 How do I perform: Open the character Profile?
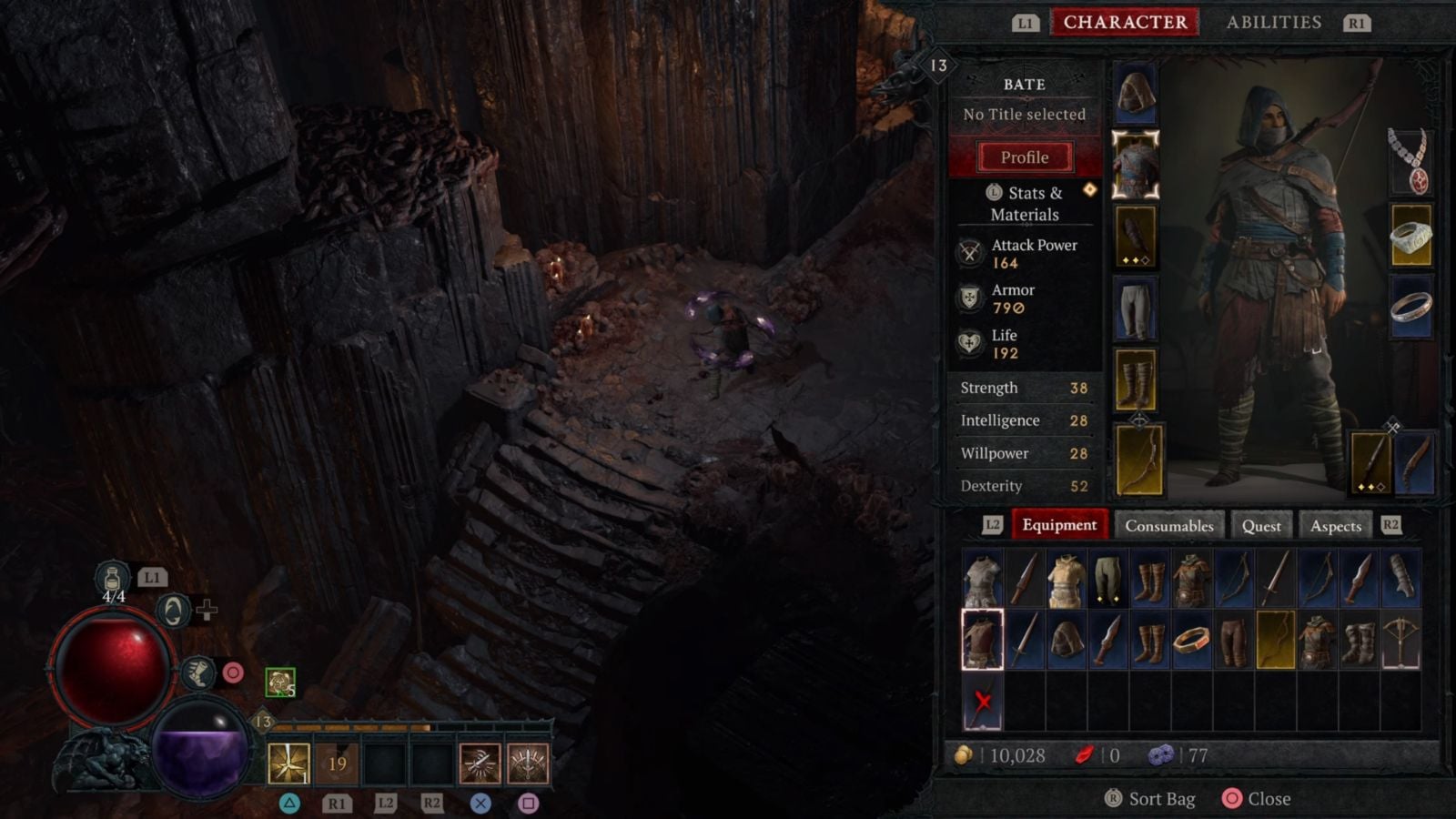[x=1024, y=157]
